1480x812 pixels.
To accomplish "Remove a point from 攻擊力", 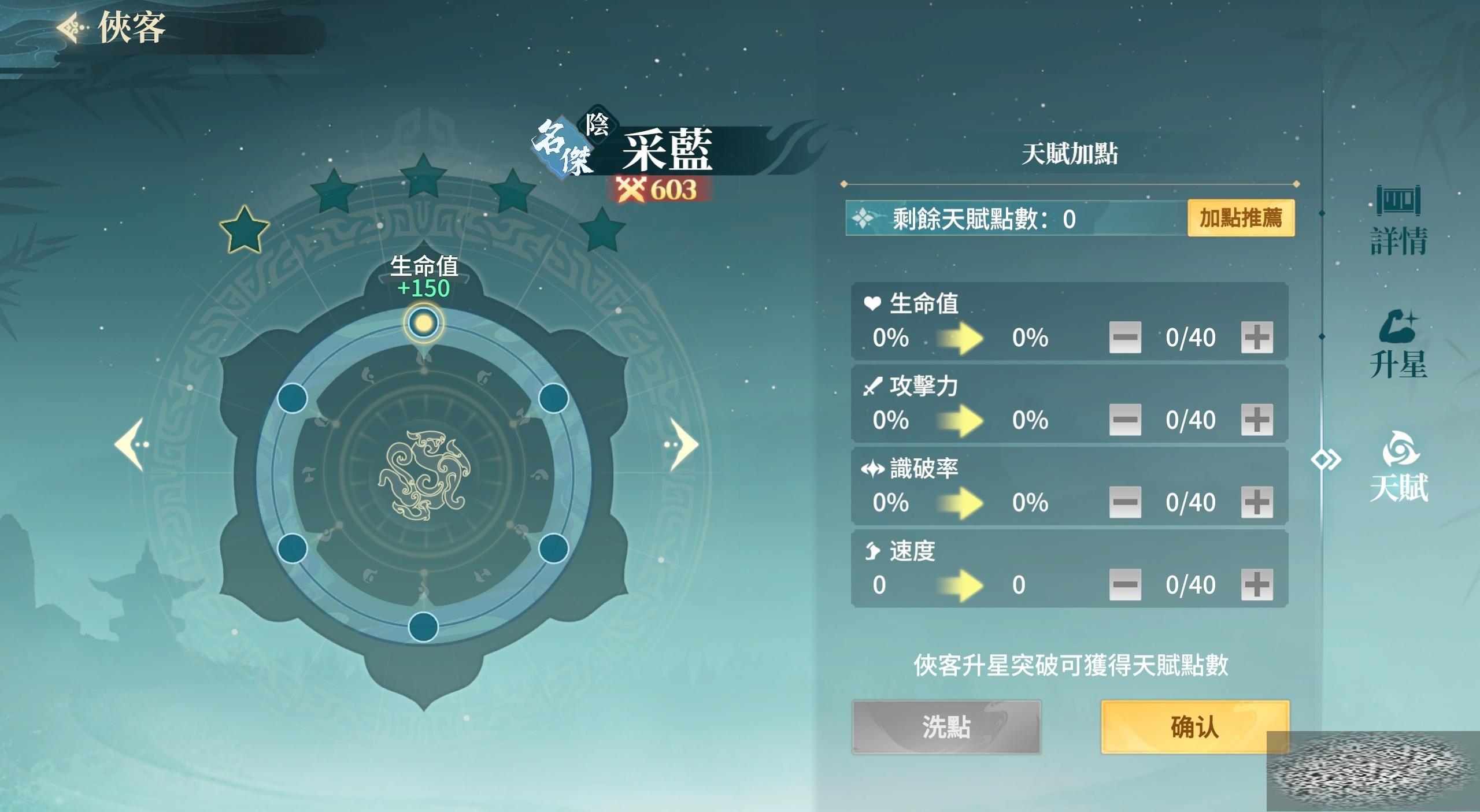I will click(1124, 420).
